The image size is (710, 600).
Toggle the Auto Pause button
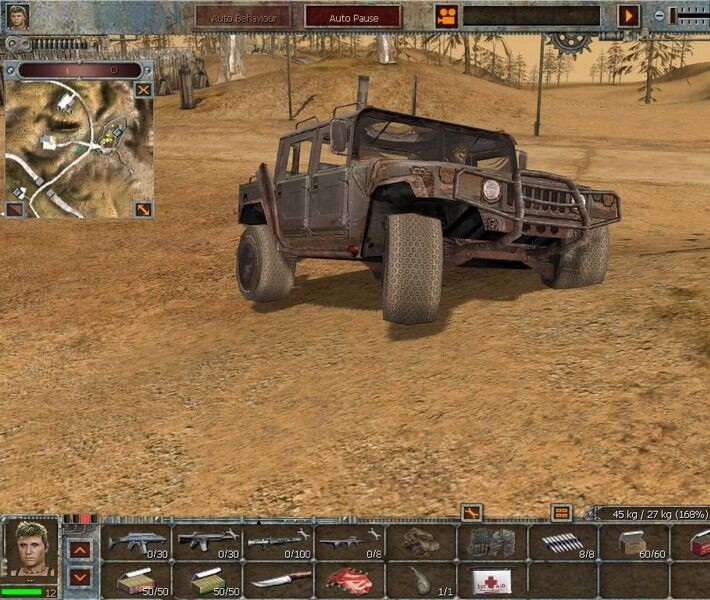(x=352, y=17)
